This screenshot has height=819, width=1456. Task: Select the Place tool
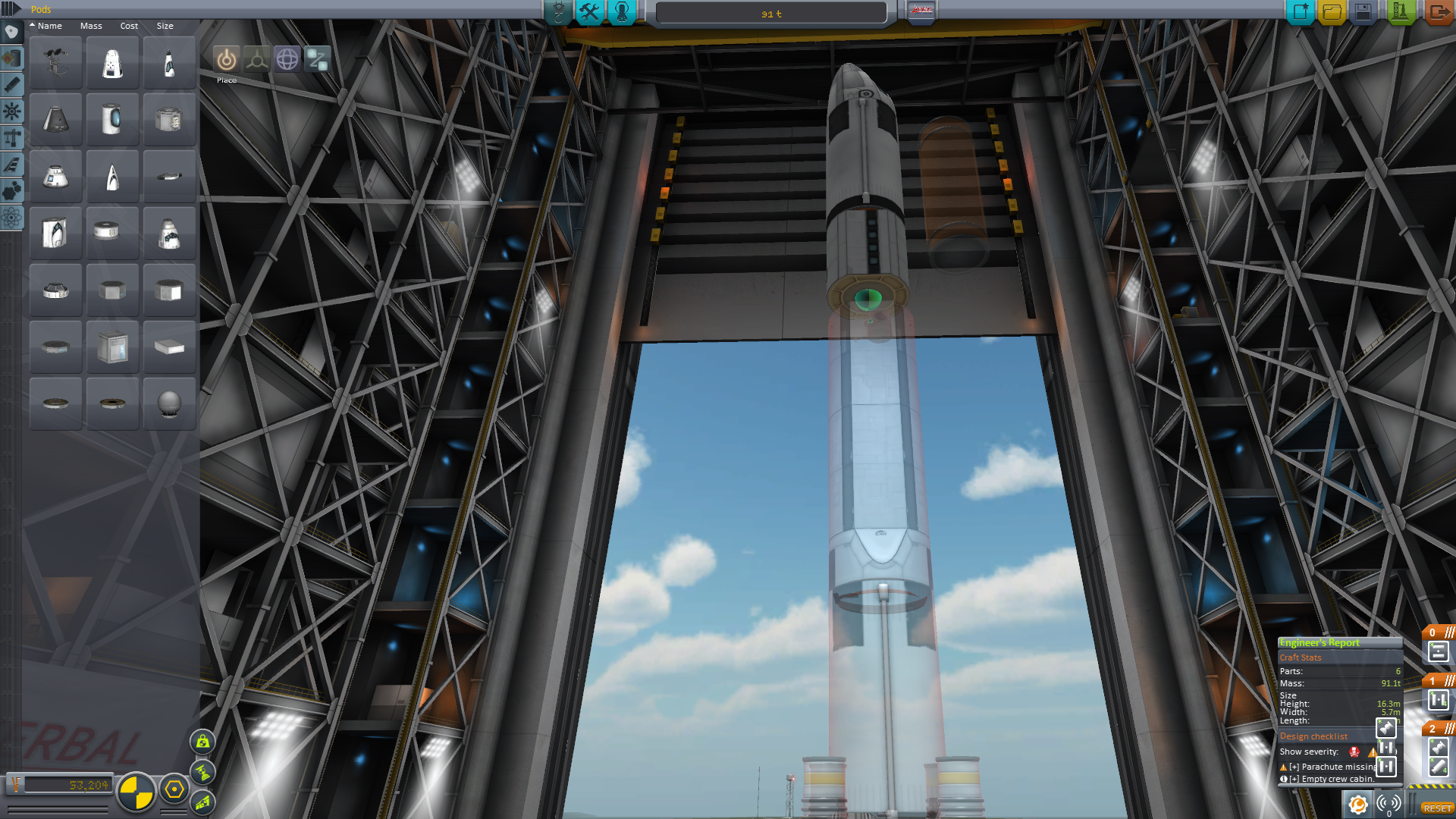tap(226, 59)
